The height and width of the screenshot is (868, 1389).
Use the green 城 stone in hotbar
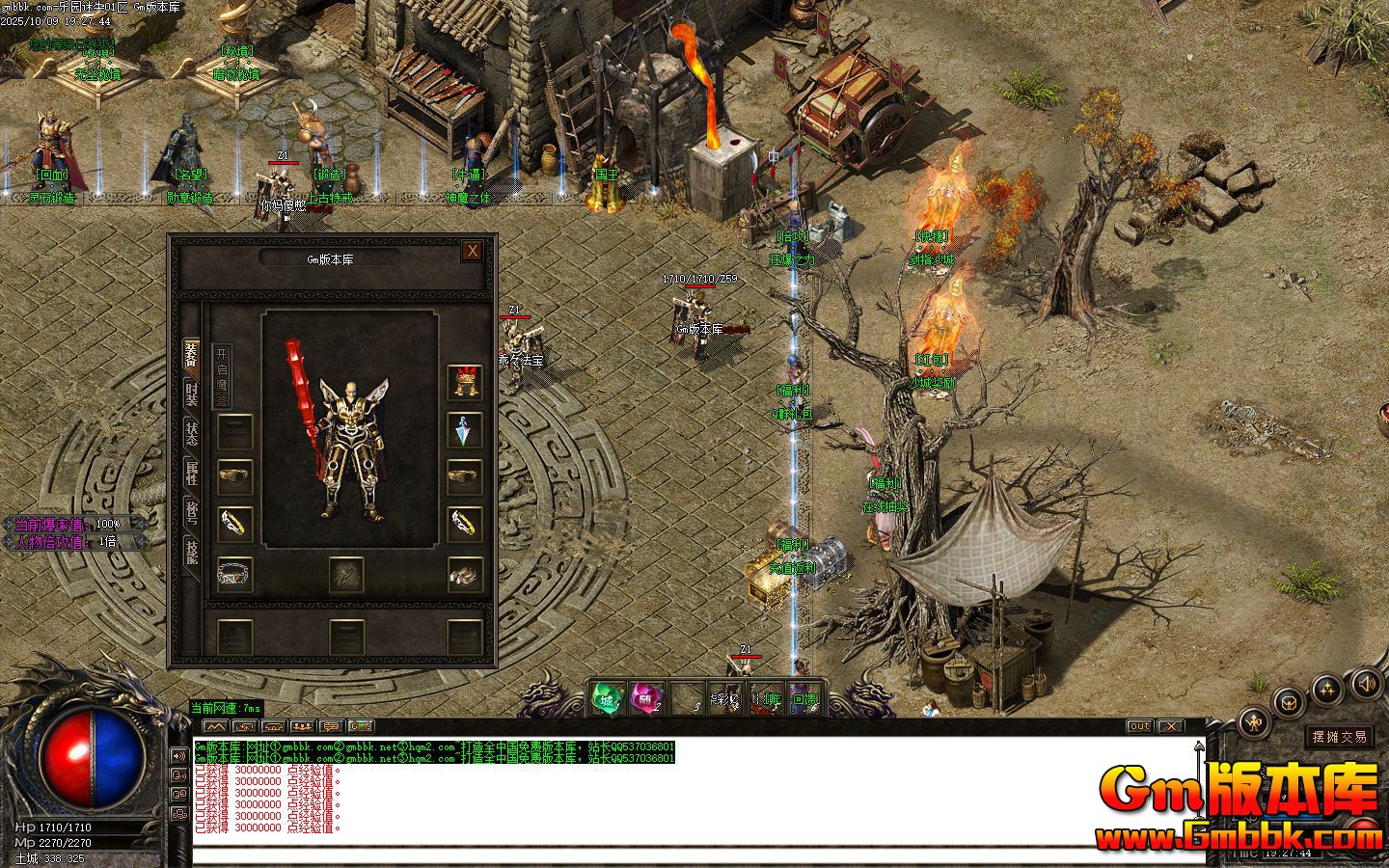607,698
